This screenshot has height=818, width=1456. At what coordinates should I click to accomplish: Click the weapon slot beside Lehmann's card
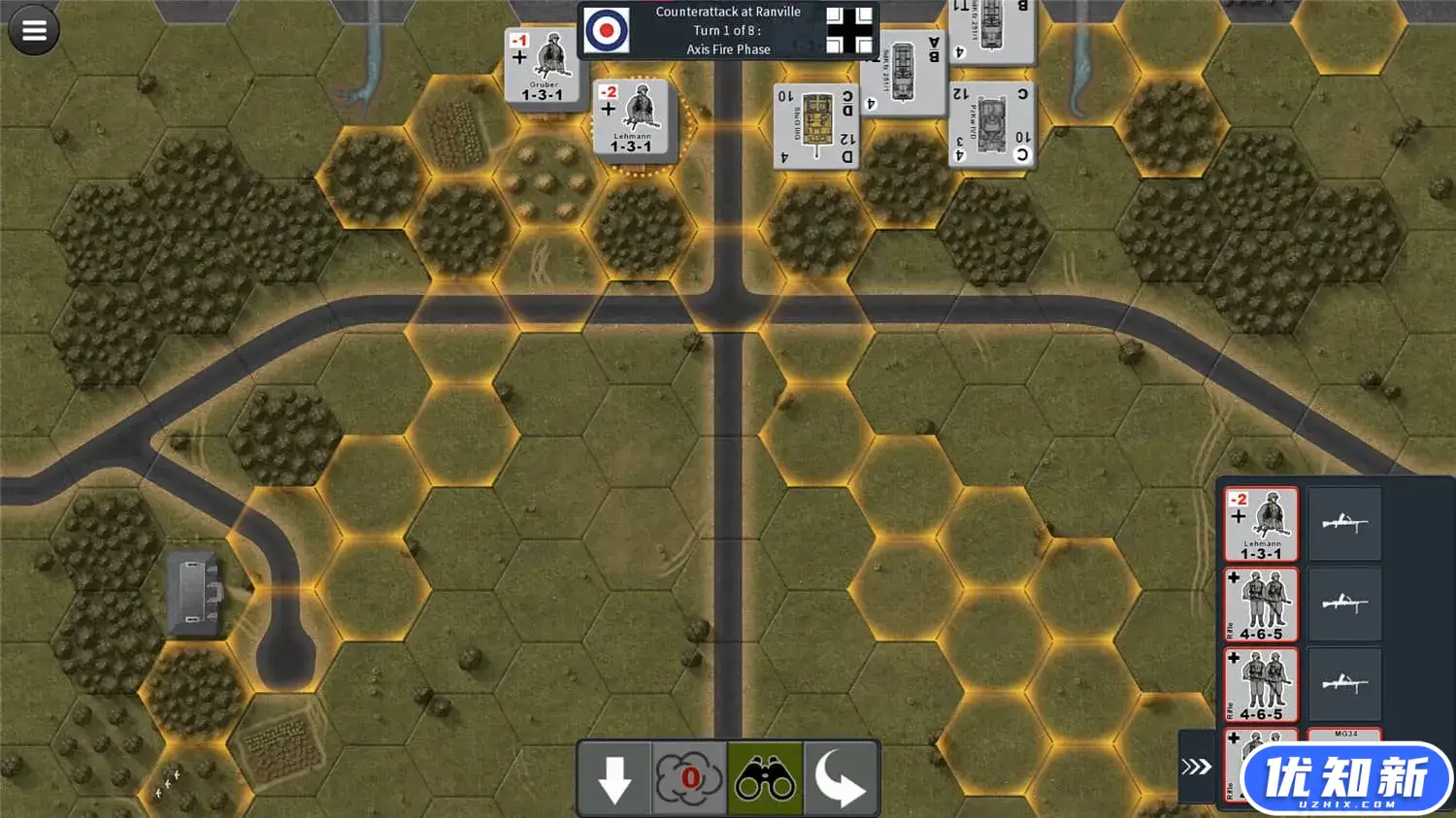(x=1344, y=525)
